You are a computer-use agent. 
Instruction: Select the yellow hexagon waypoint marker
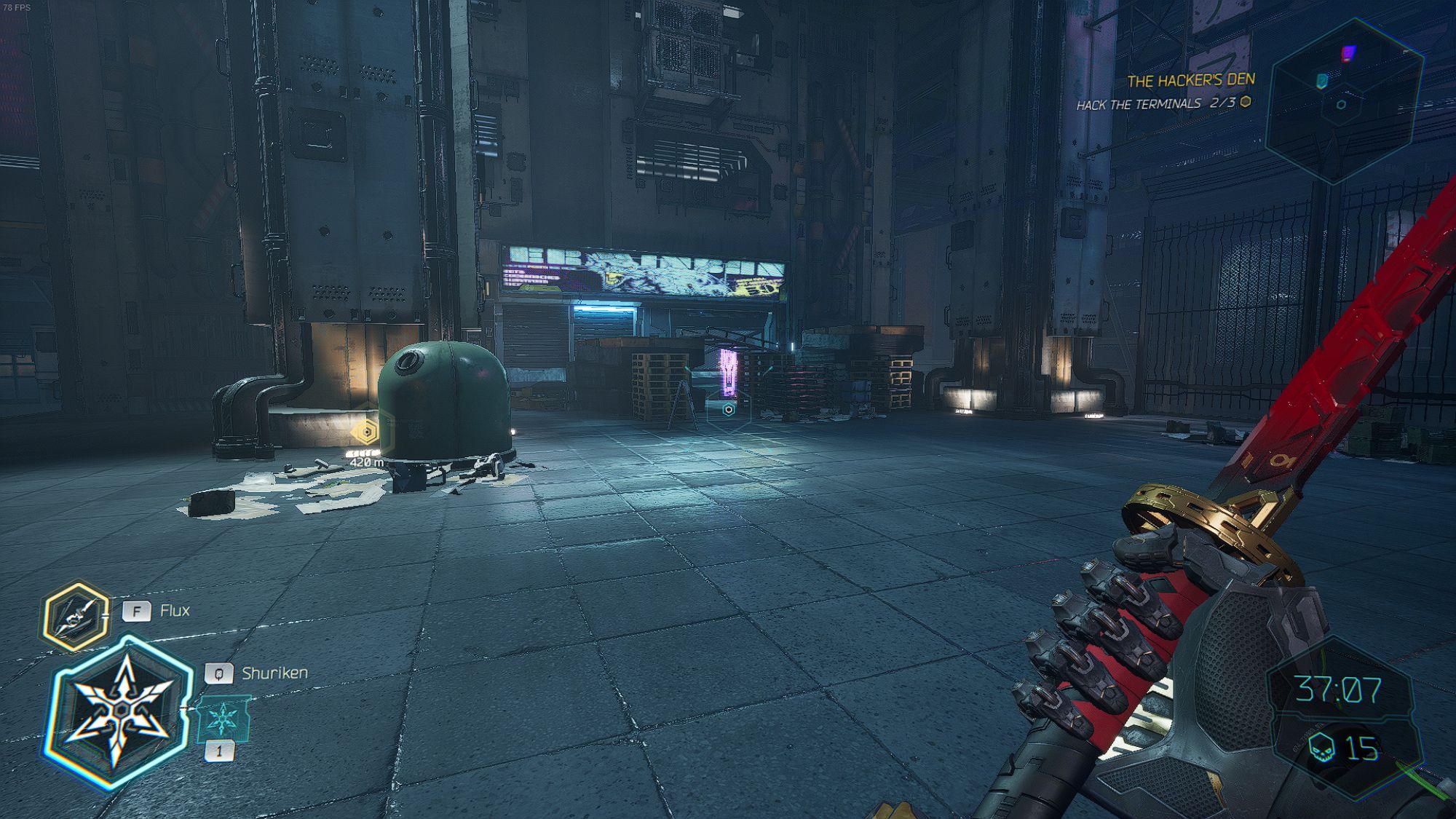(365, 432)
